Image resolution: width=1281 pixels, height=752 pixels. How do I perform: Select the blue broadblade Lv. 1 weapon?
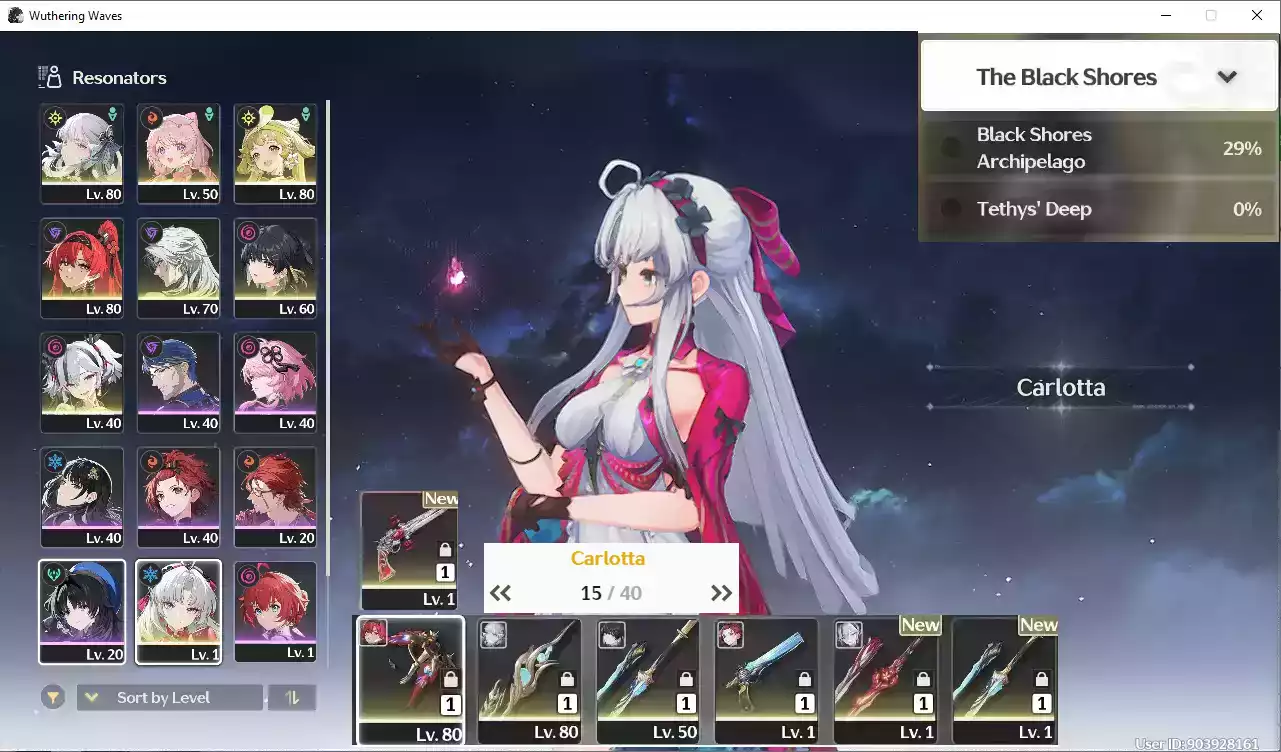tap(764, 680)
